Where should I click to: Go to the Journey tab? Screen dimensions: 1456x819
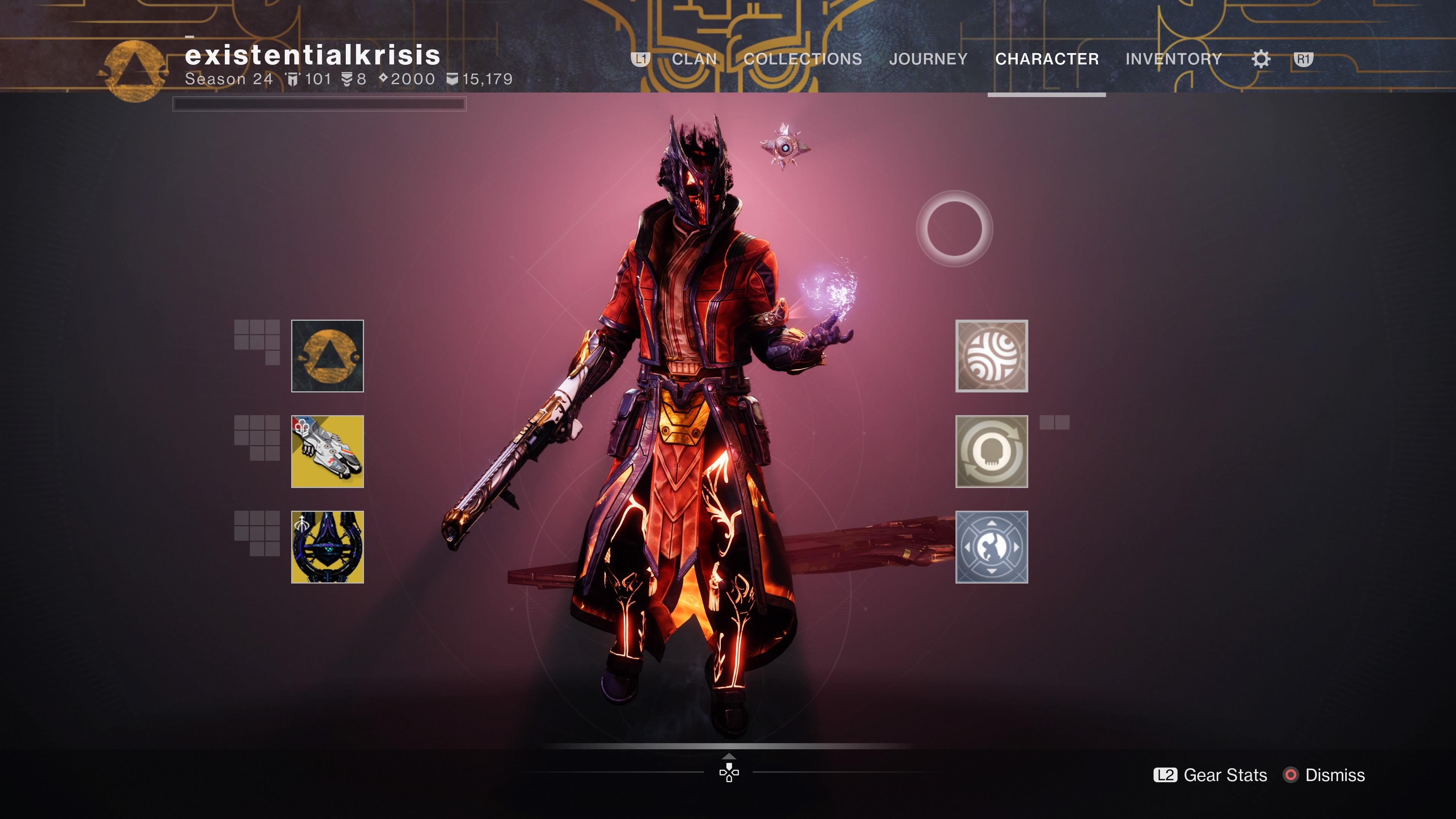coord(928,59)
